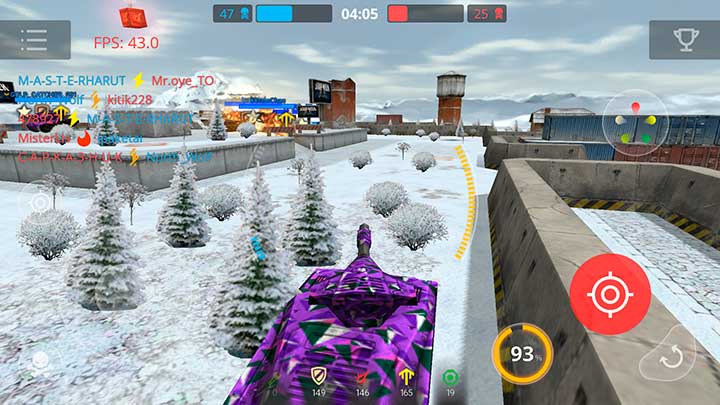Viewport: 720px width, 405px height.
Task: Activate the green mine supply
Action: click(x=450, y=376)
